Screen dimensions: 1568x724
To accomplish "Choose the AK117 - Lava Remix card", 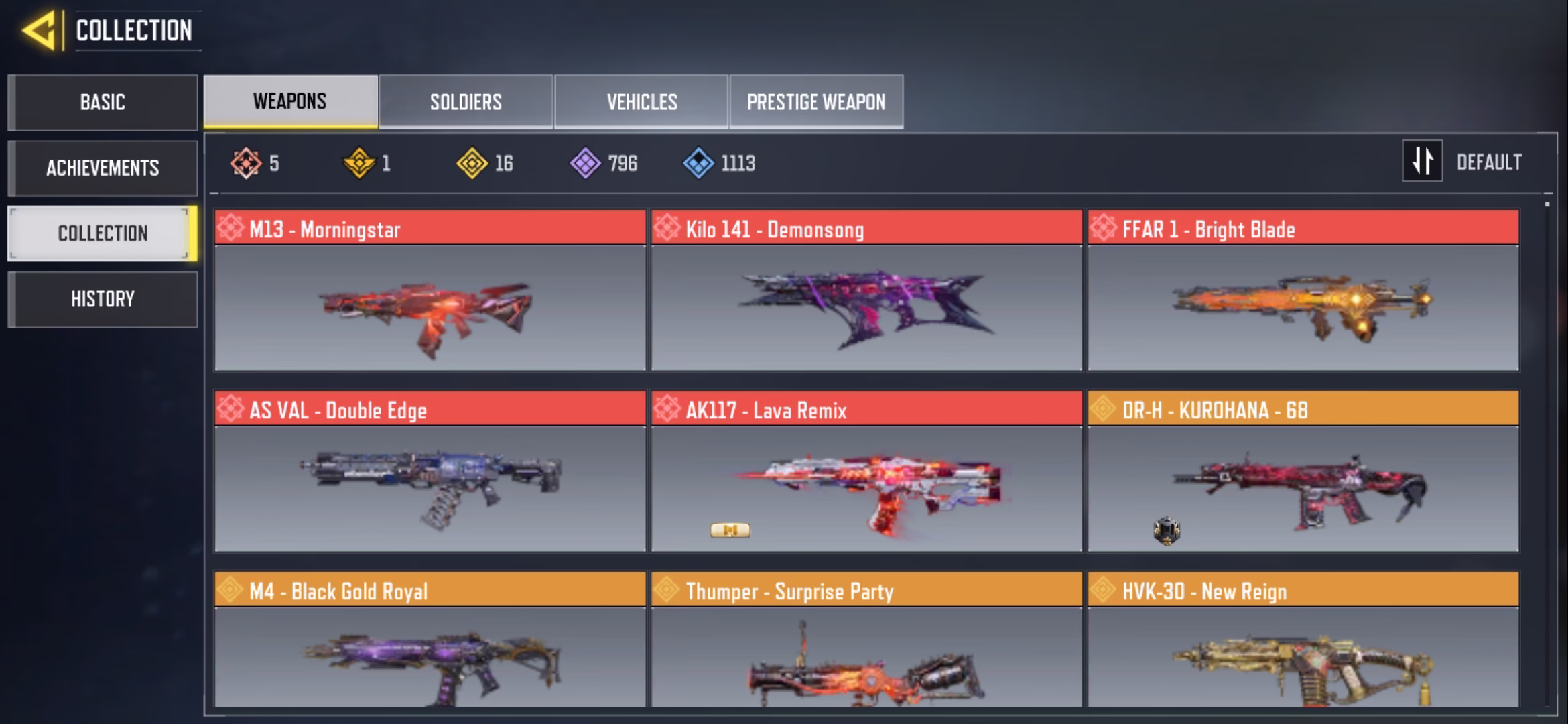I will [x=866, y=473].
